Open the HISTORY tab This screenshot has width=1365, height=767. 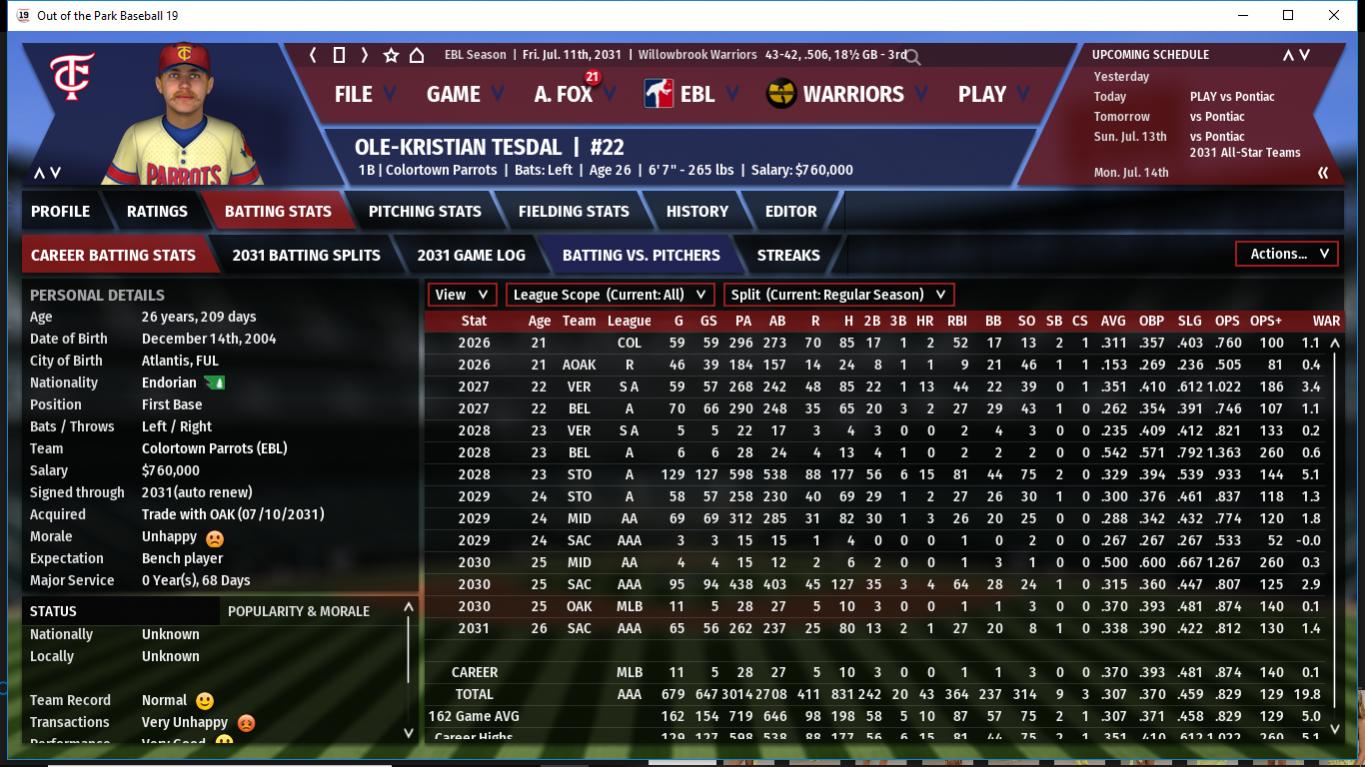coord(697,211)
